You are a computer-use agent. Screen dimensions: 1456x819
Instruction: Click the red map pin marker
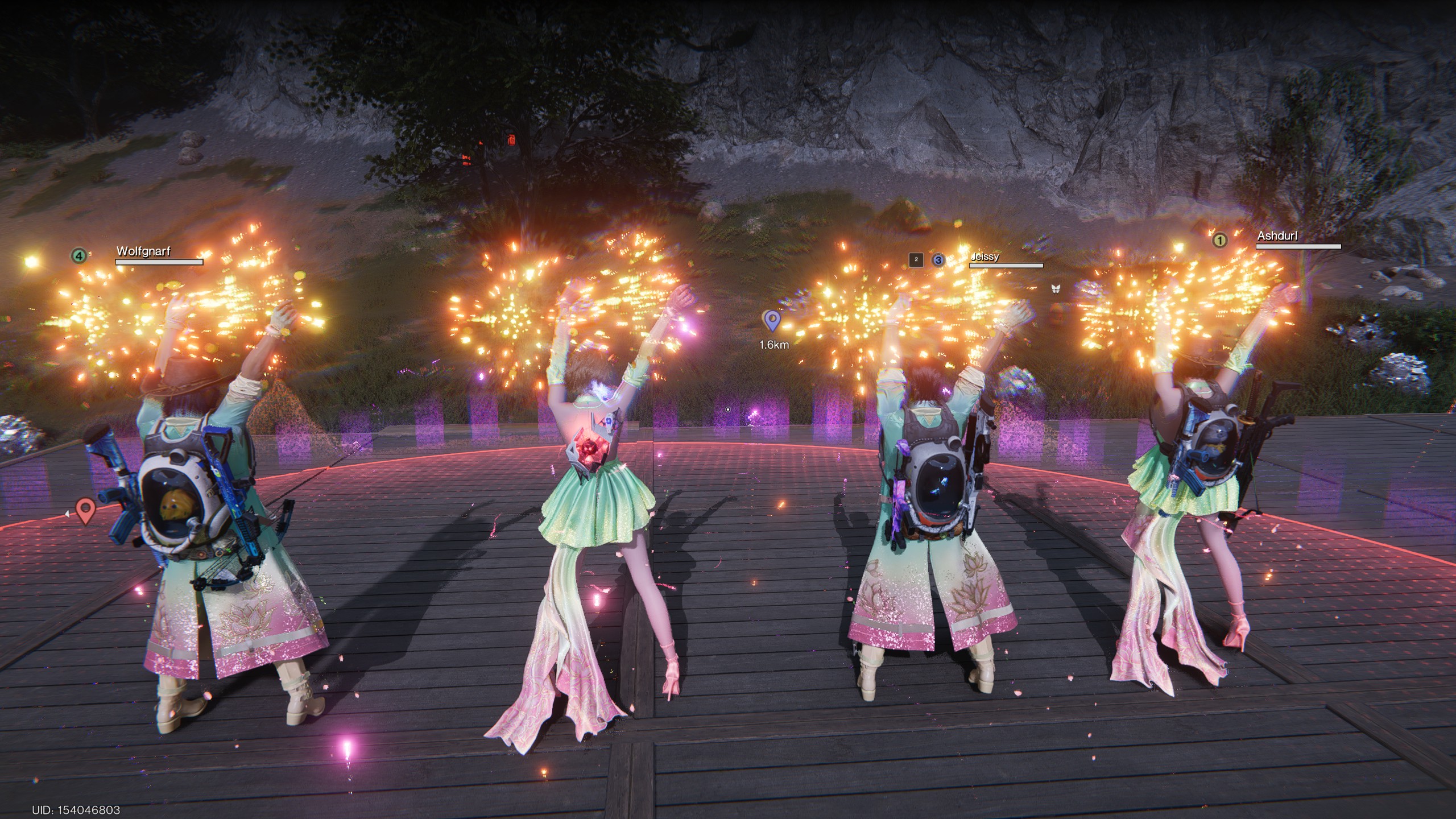click(85, 510)
